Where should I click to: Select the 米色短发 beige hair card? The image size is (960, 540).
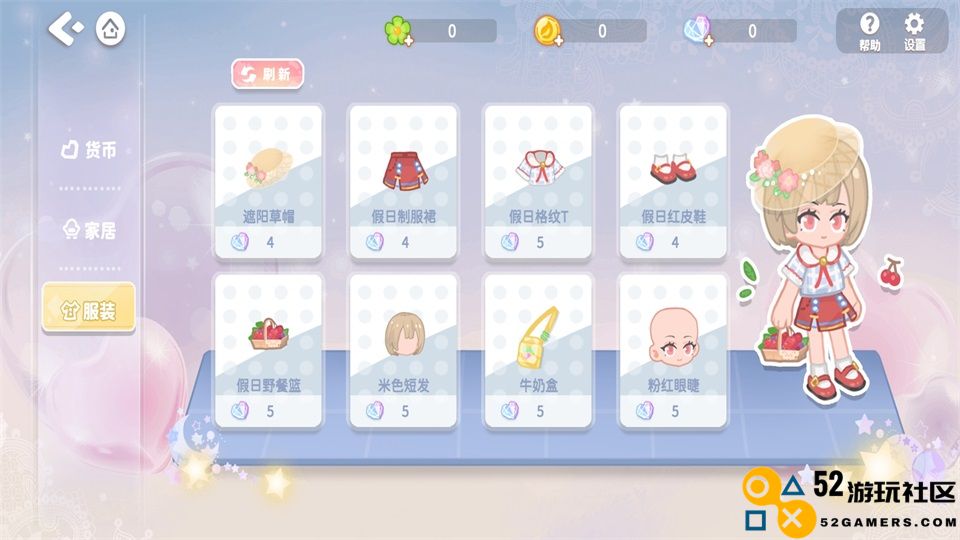pyautogui.click(x=403, y=350)
